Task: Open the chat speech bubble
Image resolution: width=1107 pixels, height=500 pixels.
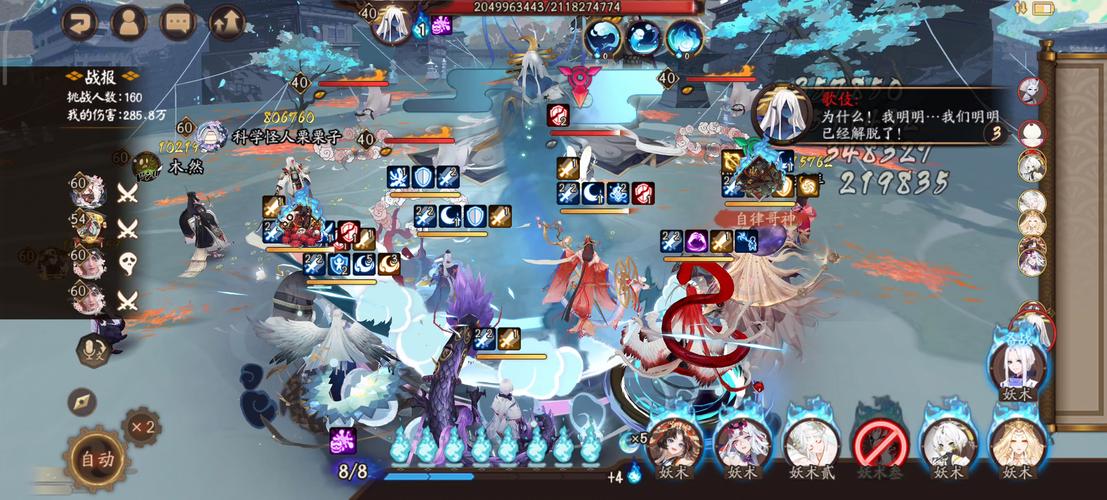Action: (x=178, y=21)
